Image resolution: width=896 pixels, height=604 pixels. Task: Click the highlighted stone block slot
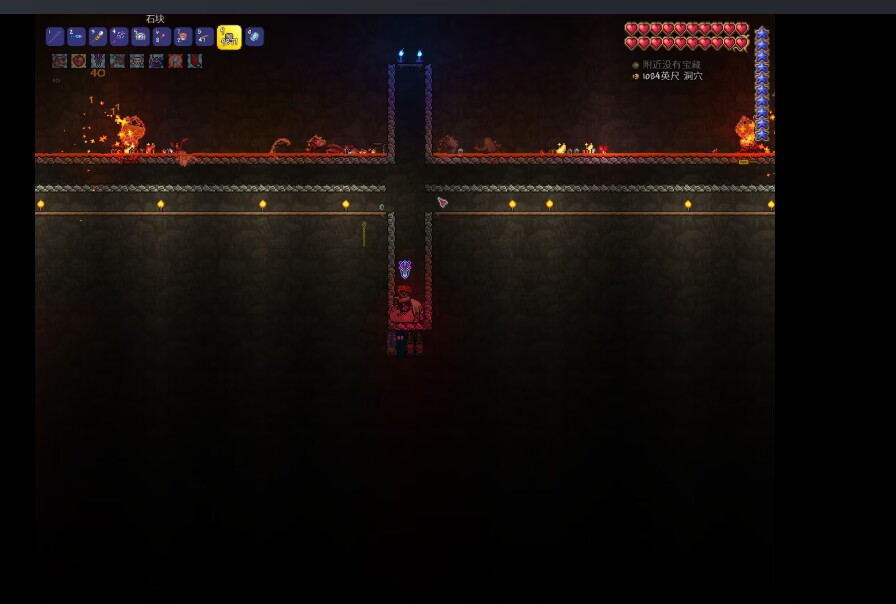[x=229, y=38]
